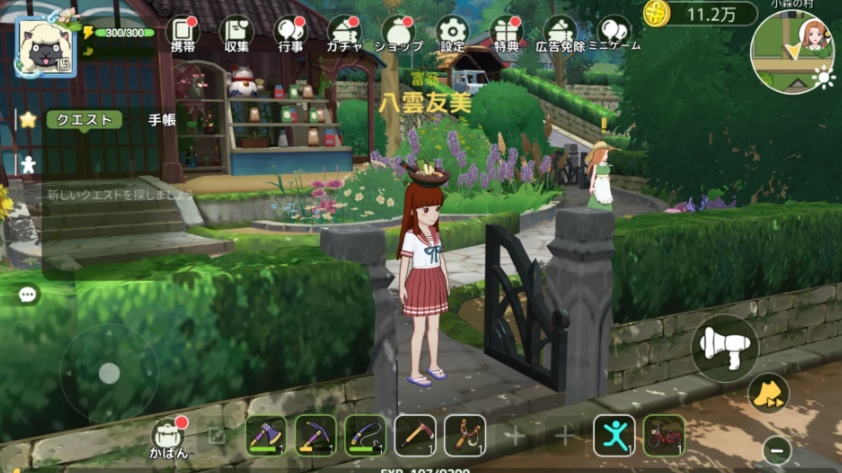
Task: Open the かばん bag inventory
Action: pyautogui.click(x=169, y=437)
